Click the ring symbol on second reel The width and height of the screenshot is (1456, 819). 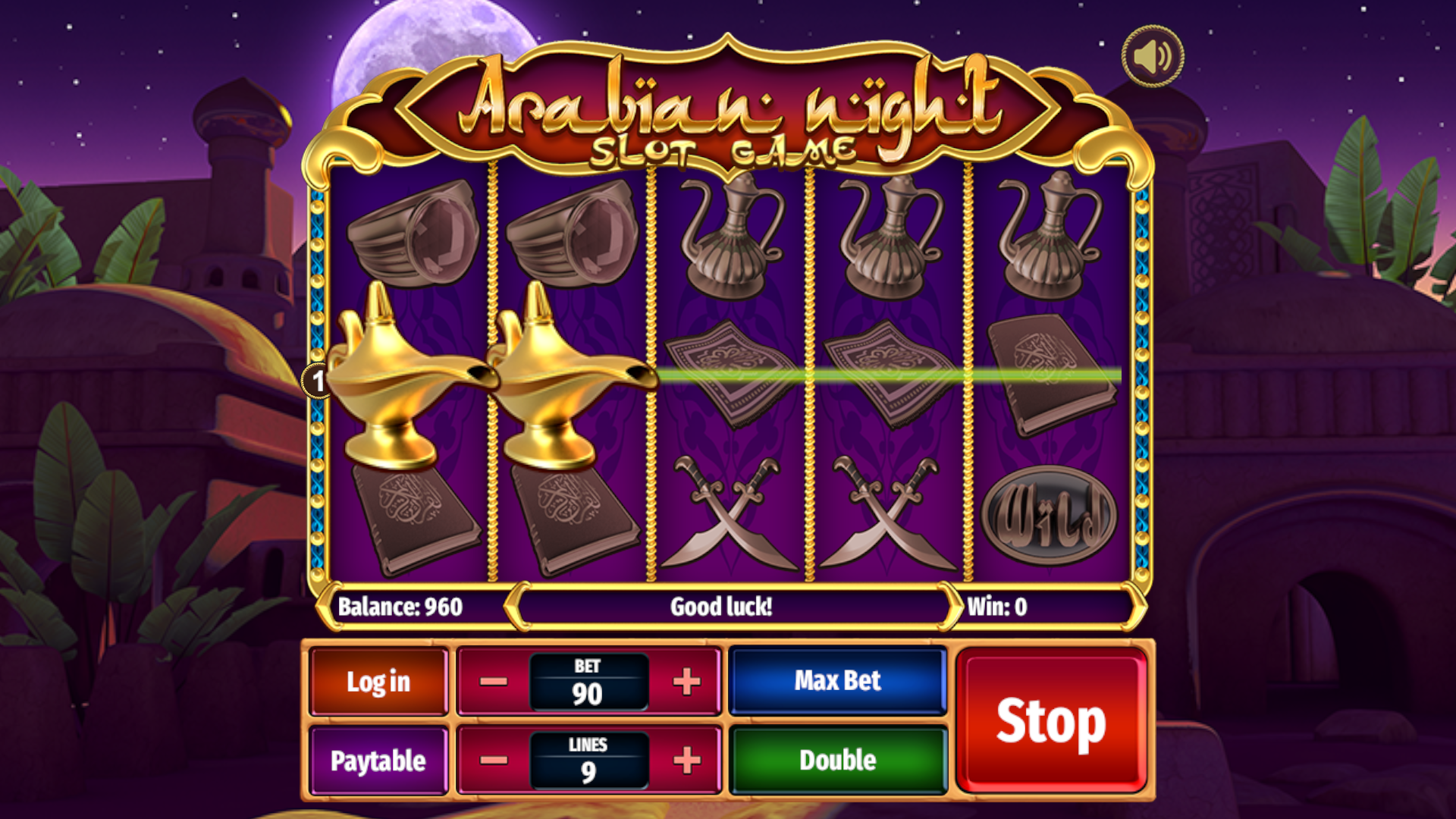pyautogui.click(x=573, y=235)
